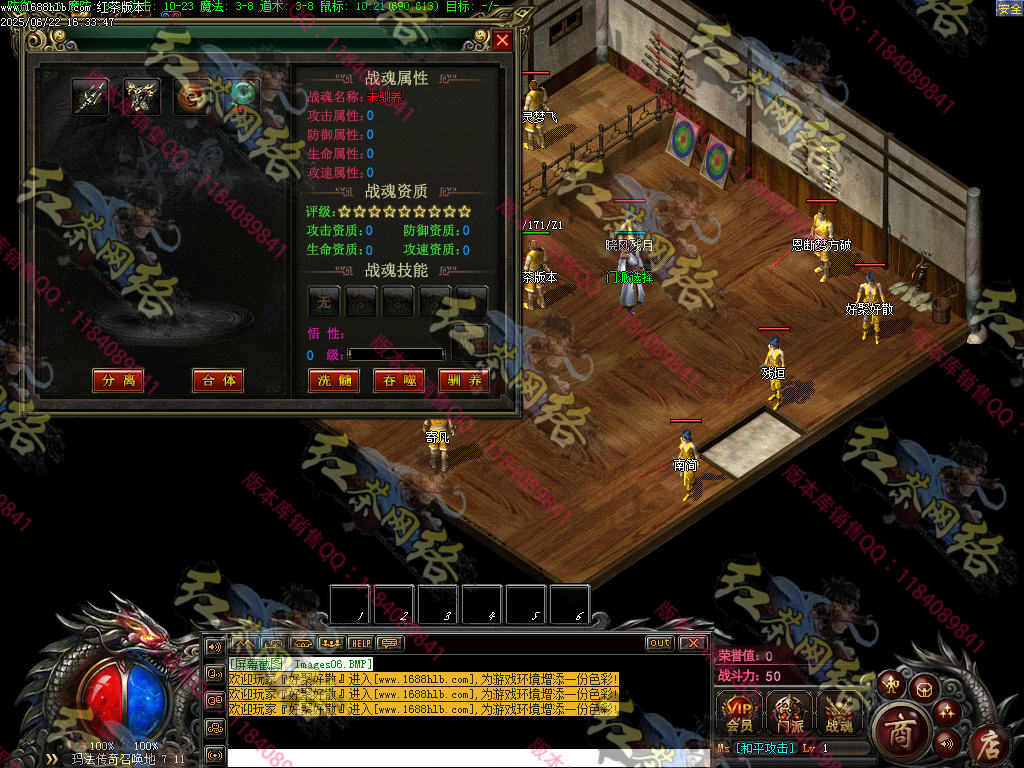Close the chat panel with X
The image size is (1024, 768).
point(691,643)
